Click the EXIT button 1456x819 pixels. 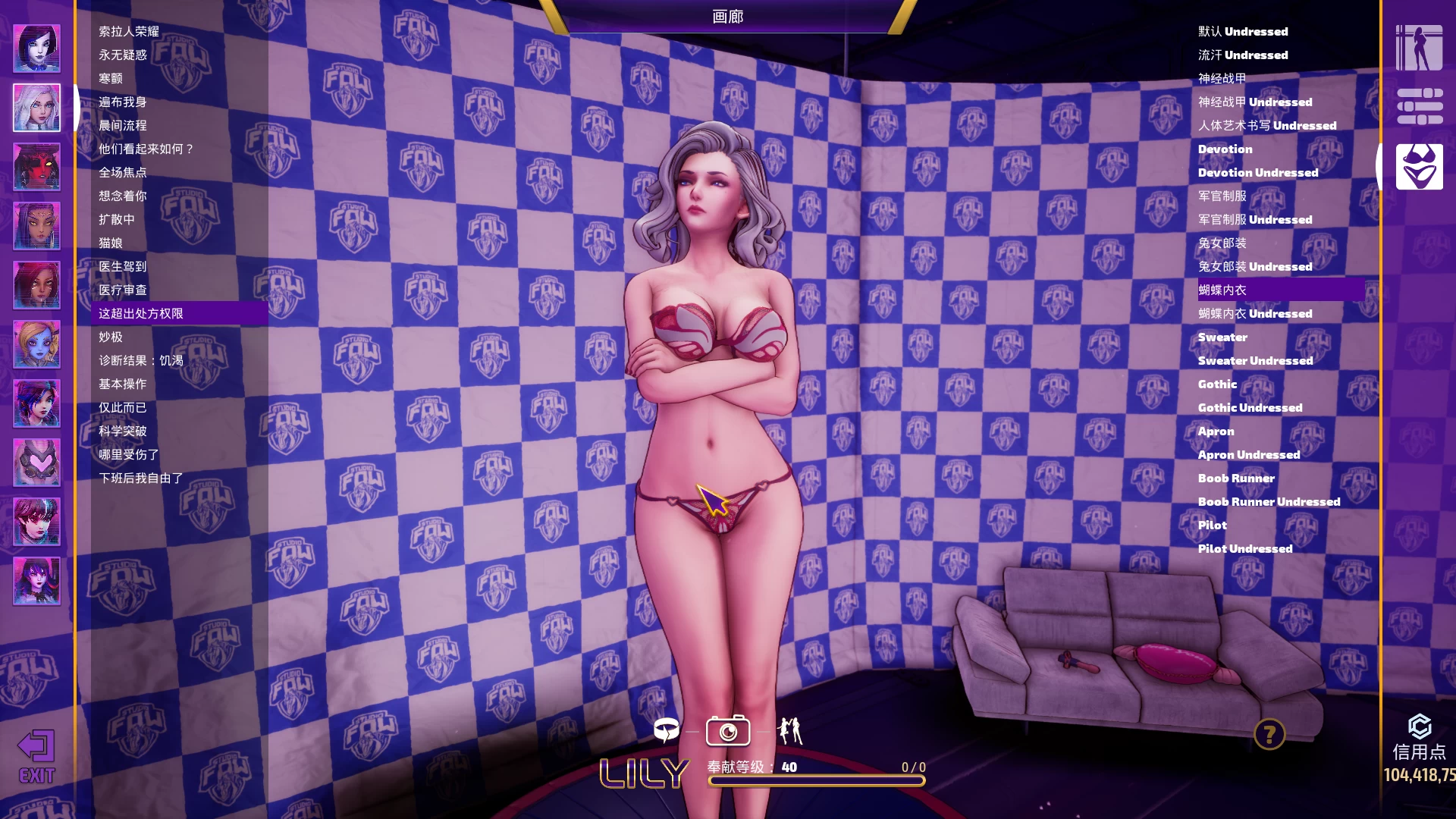click(36, 756)
